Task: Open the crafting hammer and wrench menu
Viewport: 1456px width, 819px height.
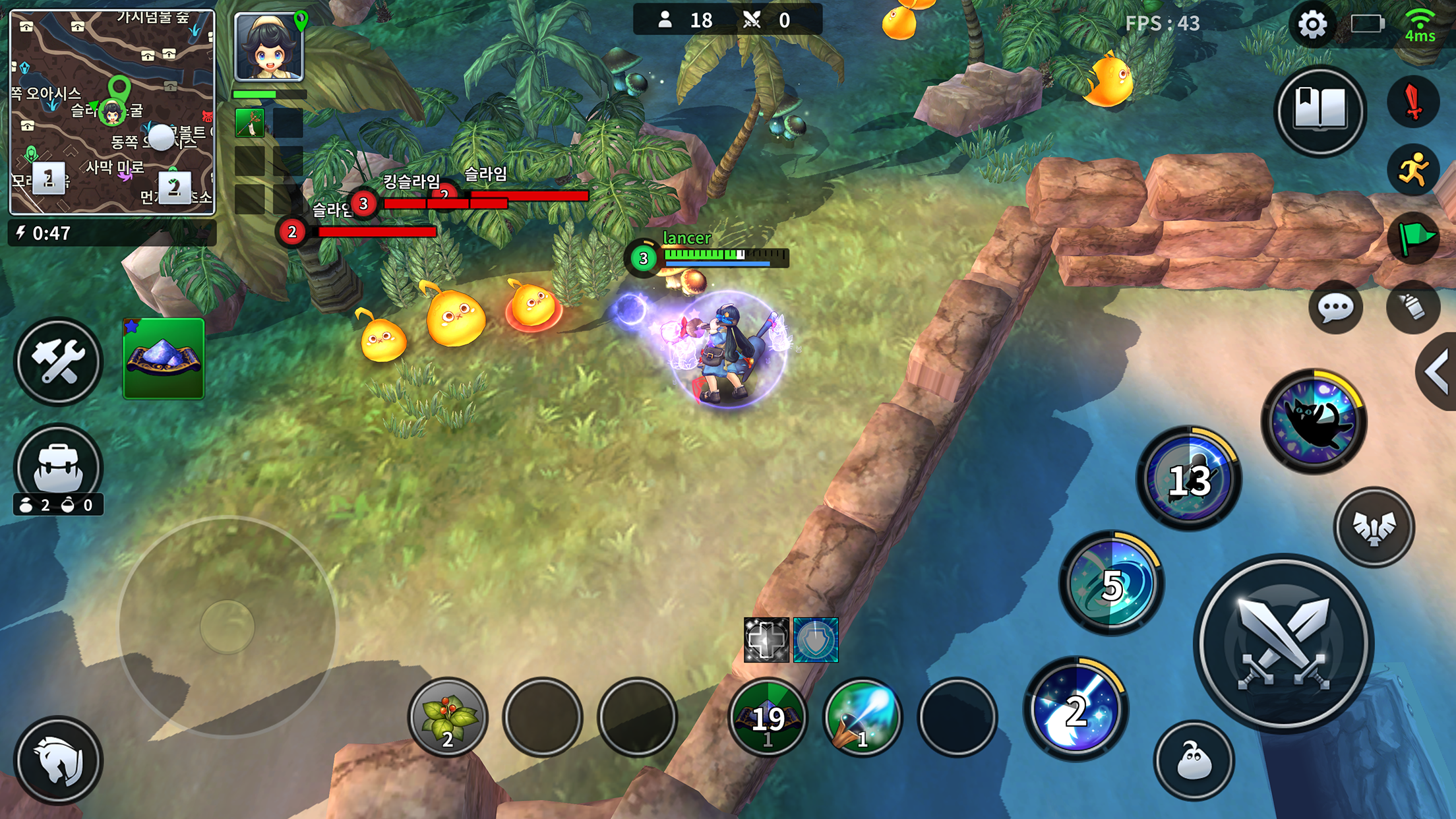Action: tap(58, 361)
